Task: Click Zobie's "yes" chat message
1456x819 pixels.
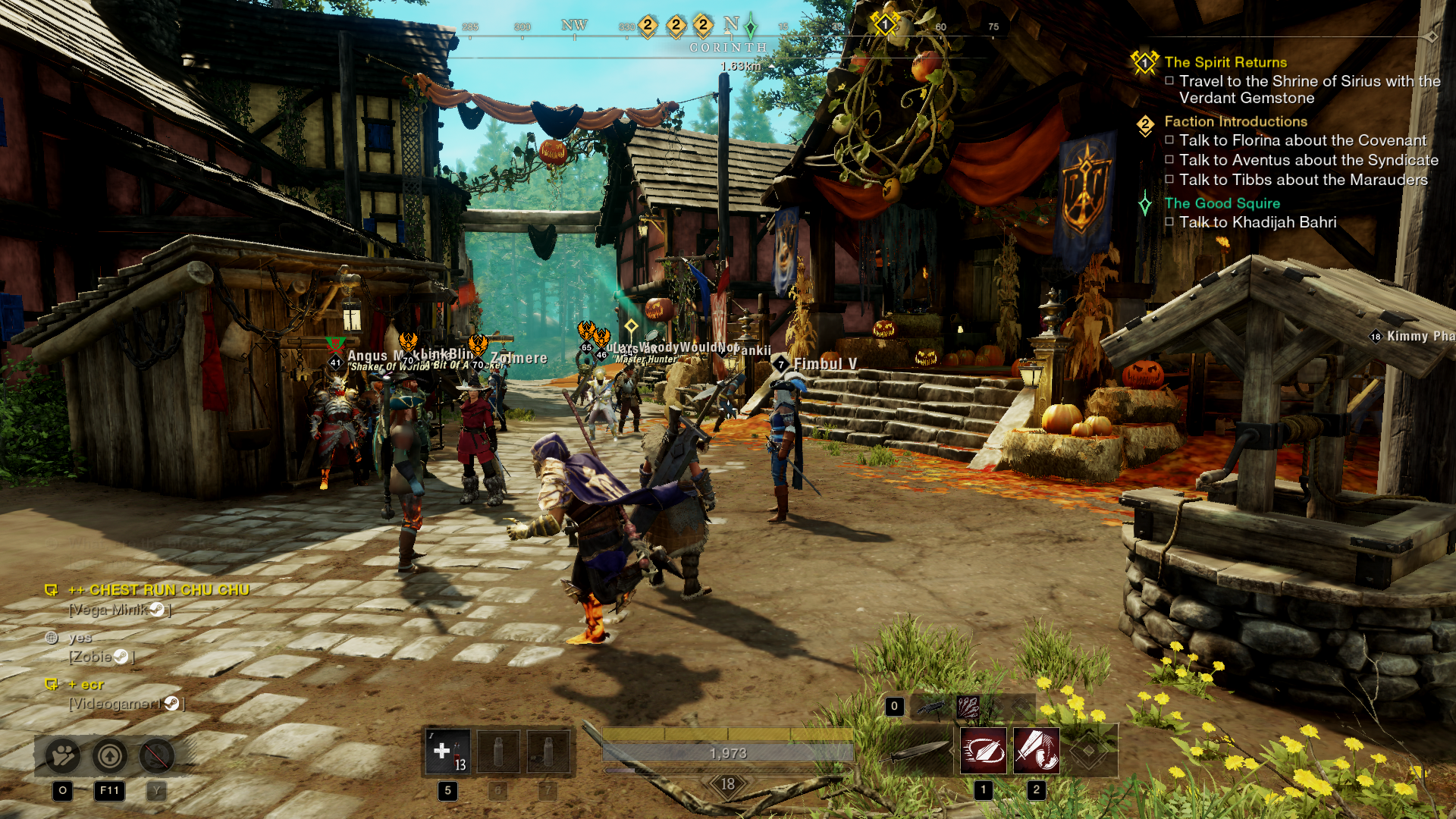Action: [80, 638]
